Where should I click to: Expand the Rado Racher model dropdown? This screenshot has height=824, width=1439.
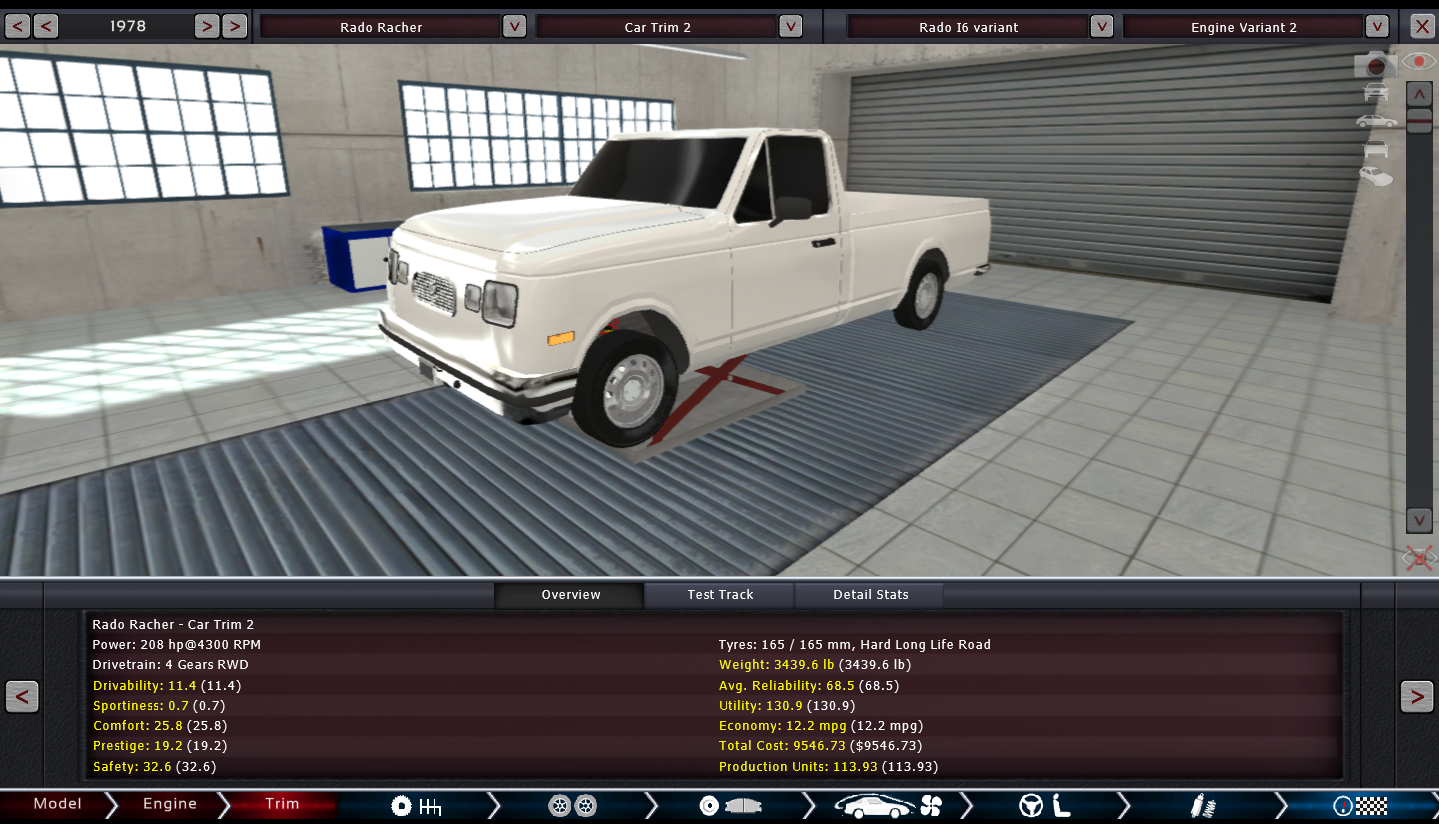pos(514,27)
